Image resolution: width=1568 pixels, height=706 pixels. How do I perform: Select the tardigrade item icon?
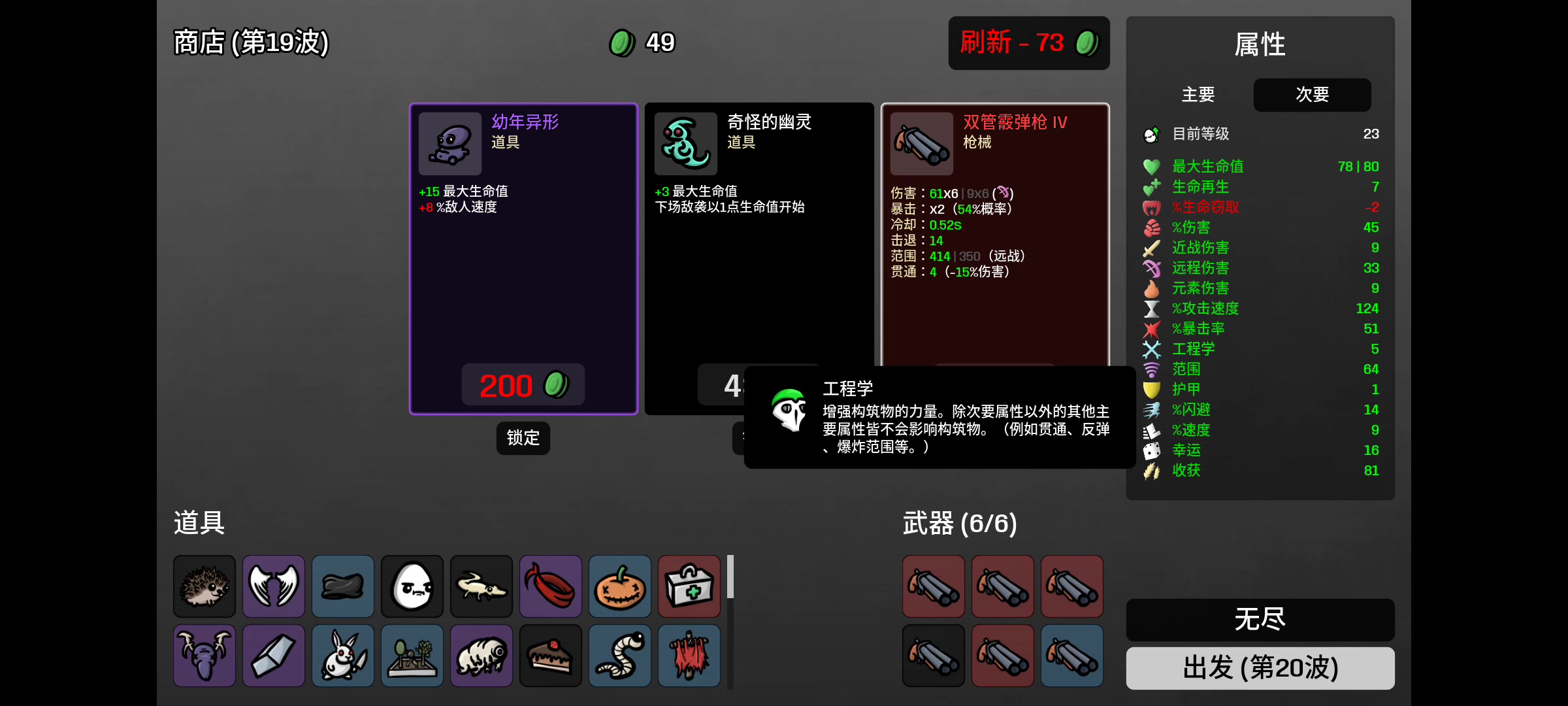[x=481, y=656]
